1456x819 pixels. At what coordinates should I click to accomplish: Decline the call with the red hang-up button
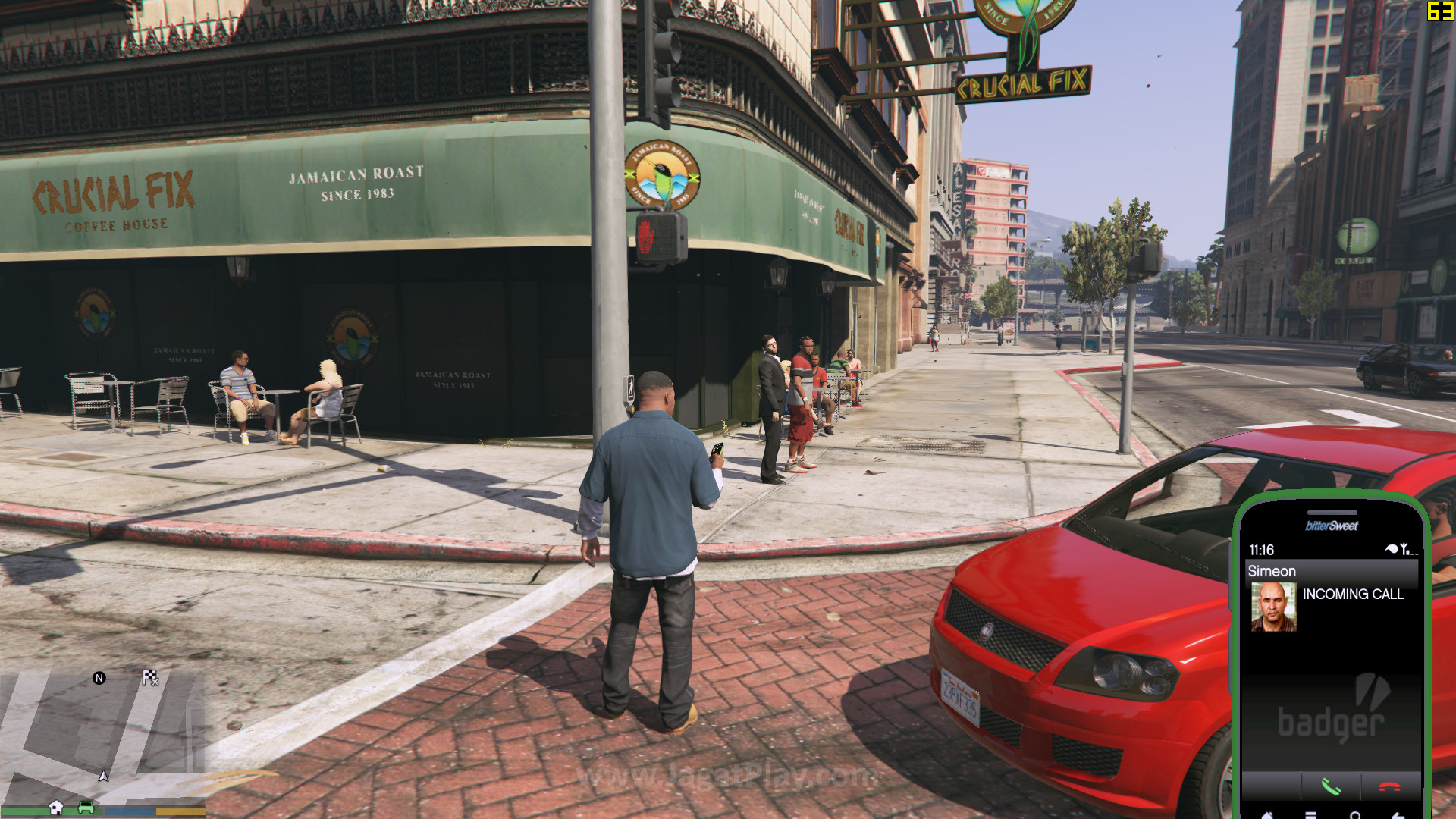tap(1389, 787)
